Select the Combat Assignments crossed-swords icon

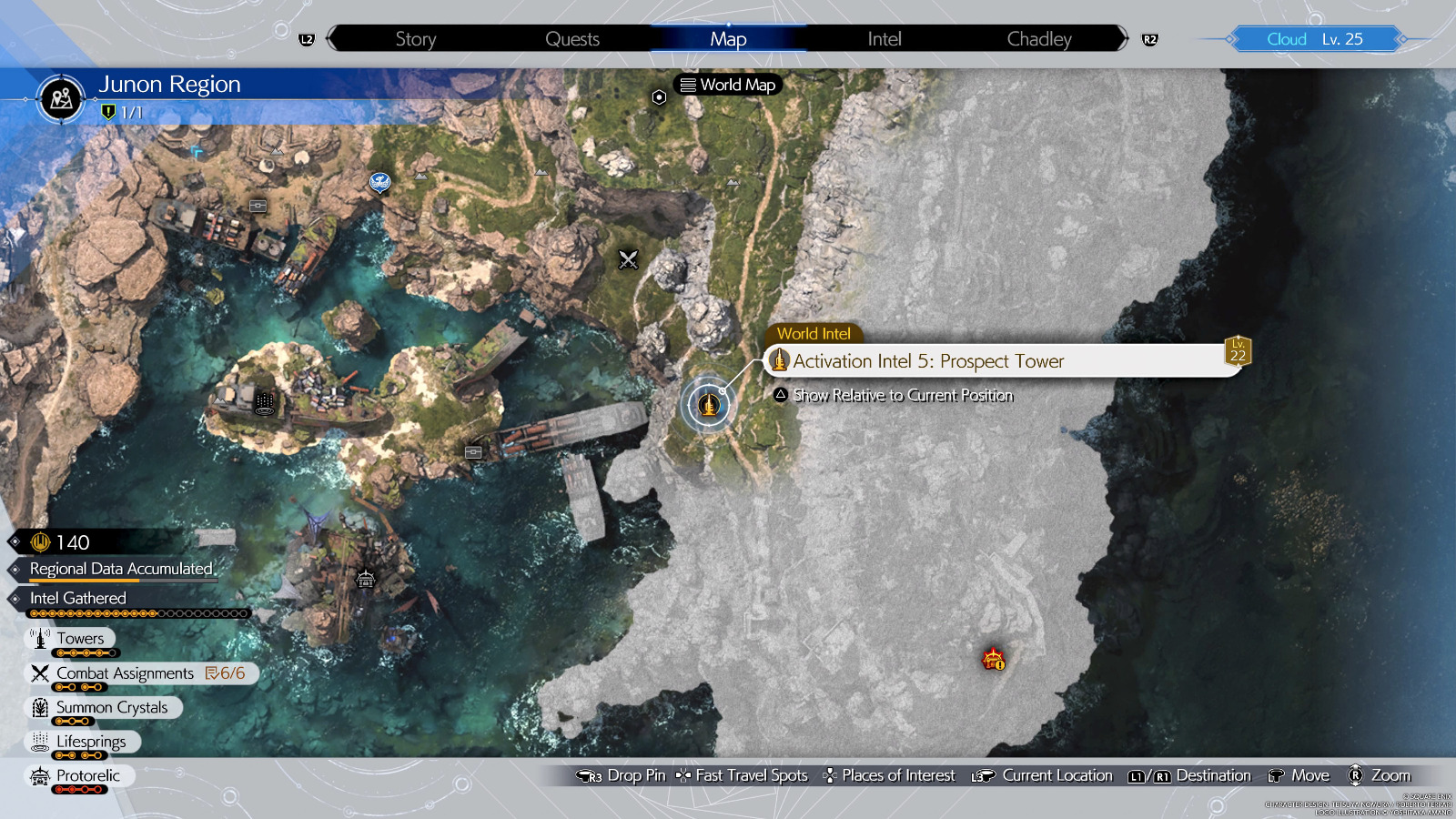coord(38,672)
